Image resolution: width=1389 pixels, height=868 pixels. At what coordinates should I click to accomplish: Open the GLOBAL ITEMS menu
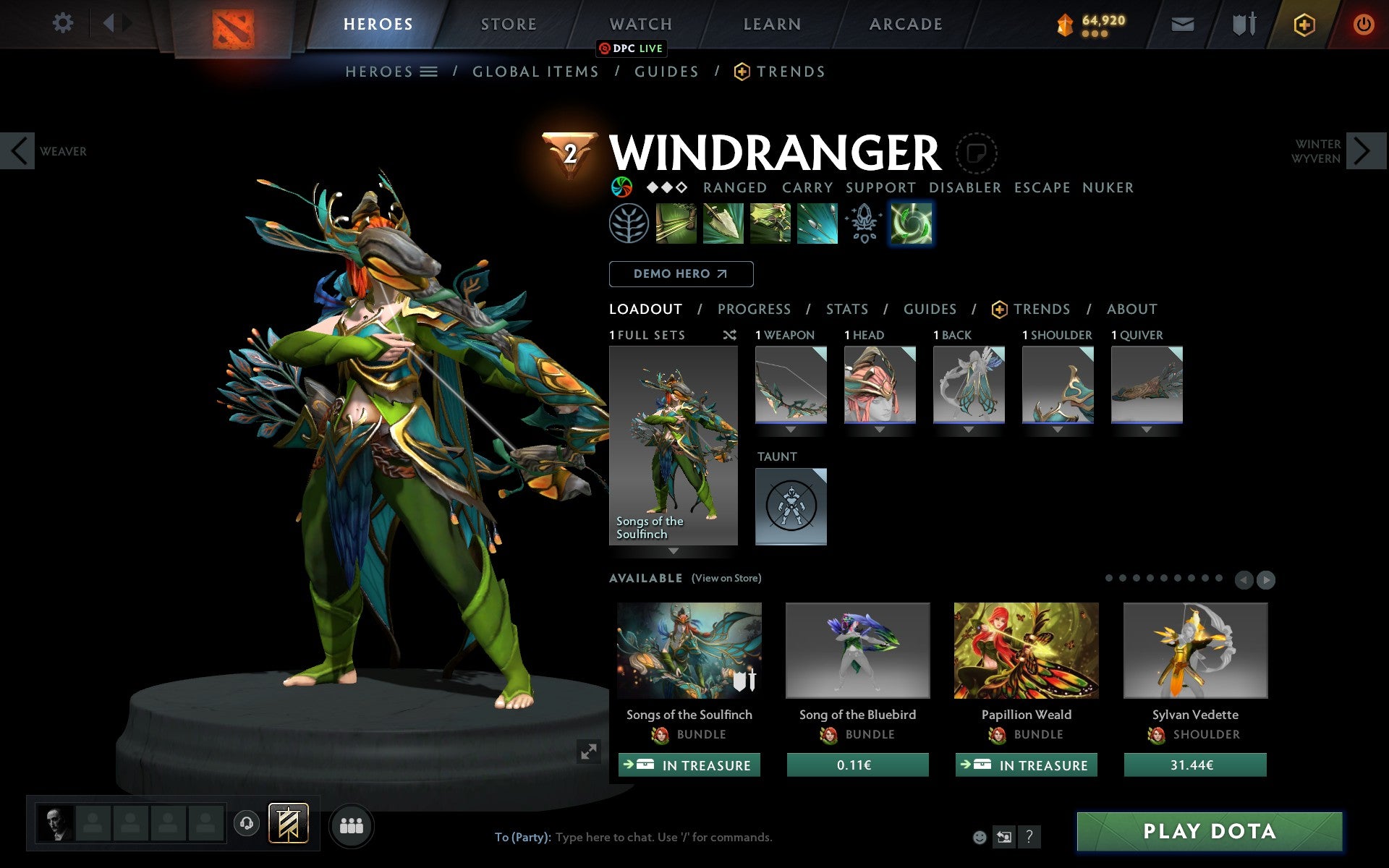coord(535,71)
